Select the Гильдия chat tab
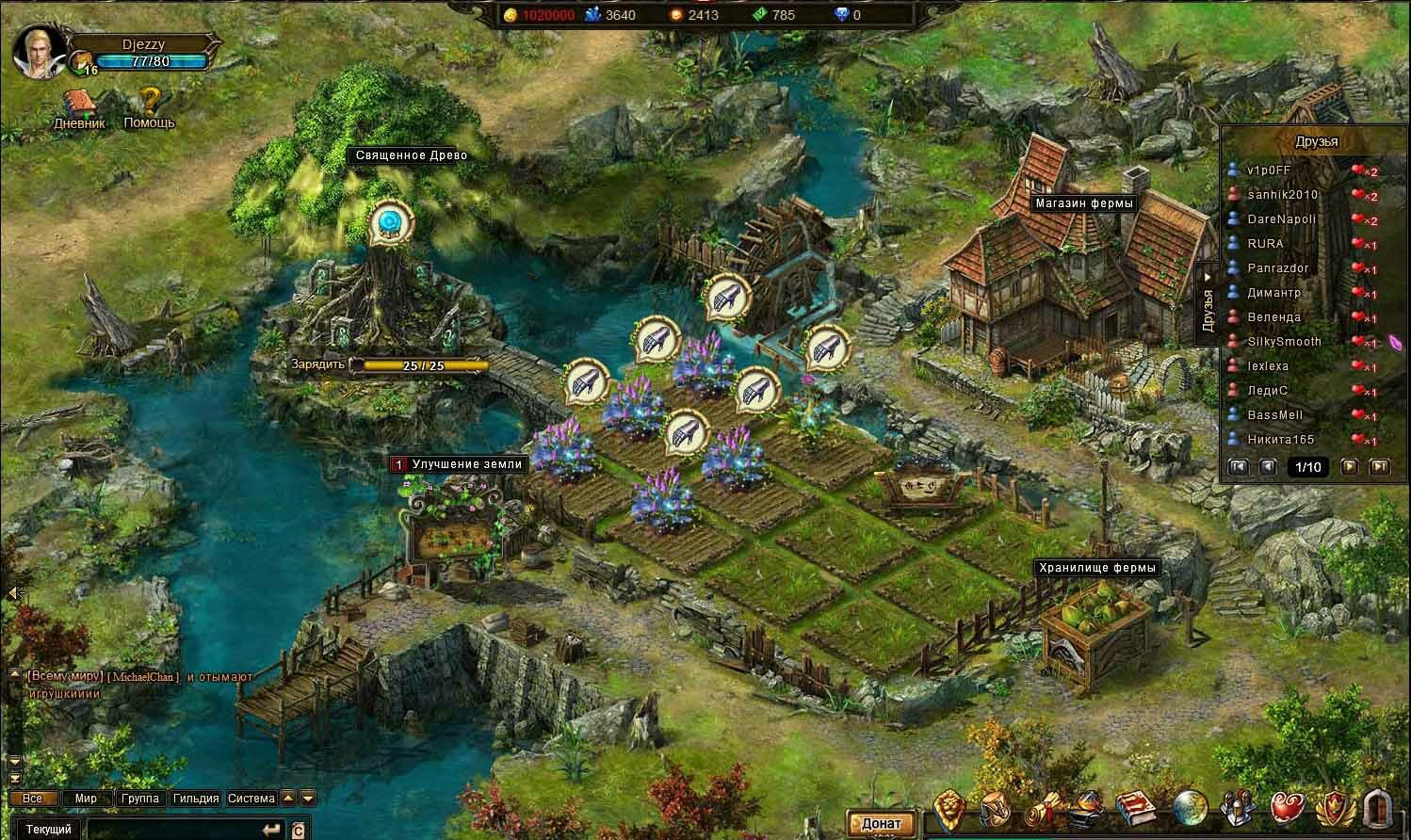1411x840 pixels. coord(196,799)
